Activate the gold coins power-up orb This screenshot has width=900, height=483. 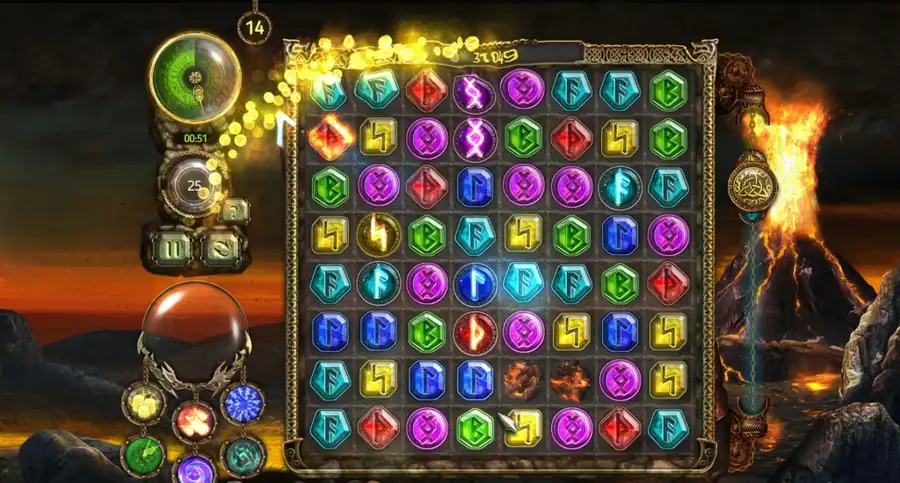click(143, 403)
